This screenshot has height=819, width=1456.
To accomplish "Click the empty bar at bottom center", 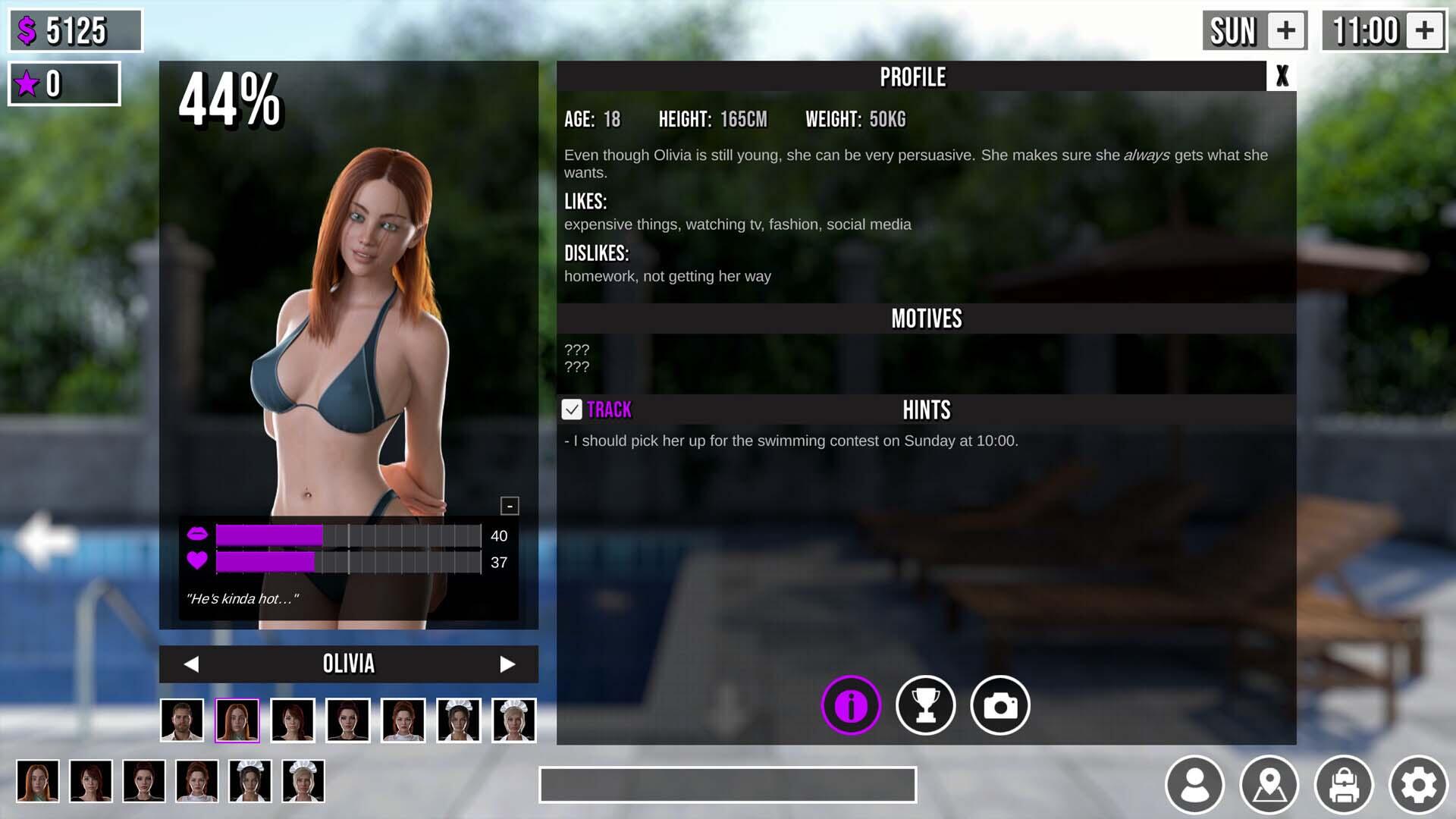I will 727,784.
